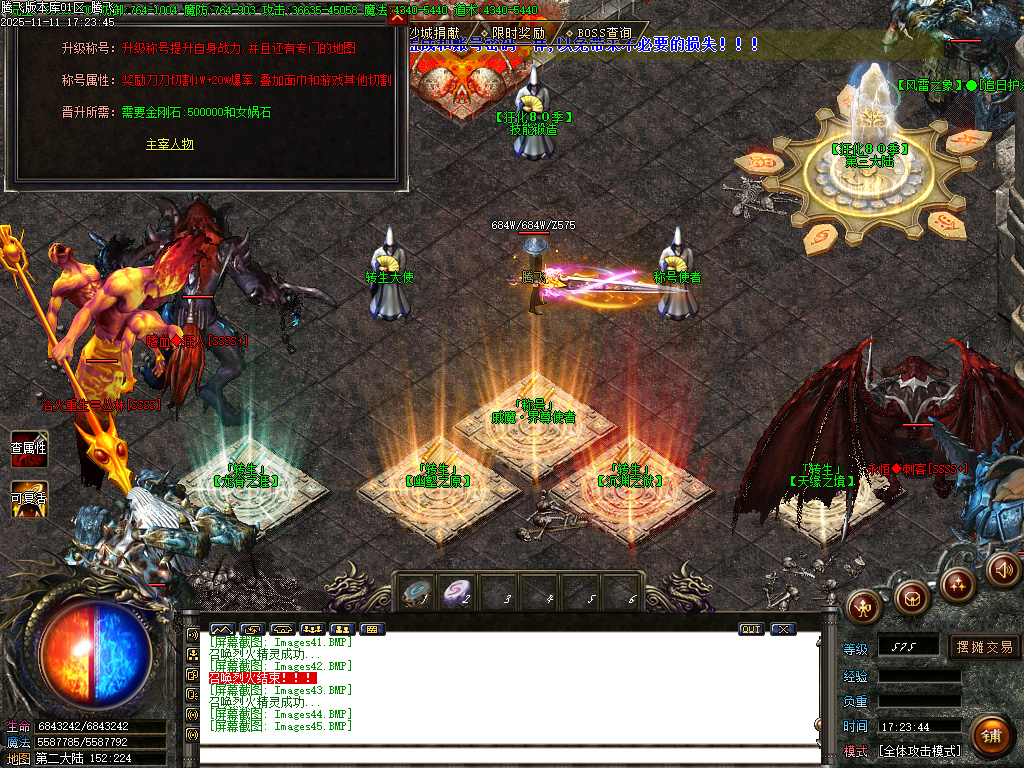Open the skills sparkle round button
1024x768 pixels.
958,583
